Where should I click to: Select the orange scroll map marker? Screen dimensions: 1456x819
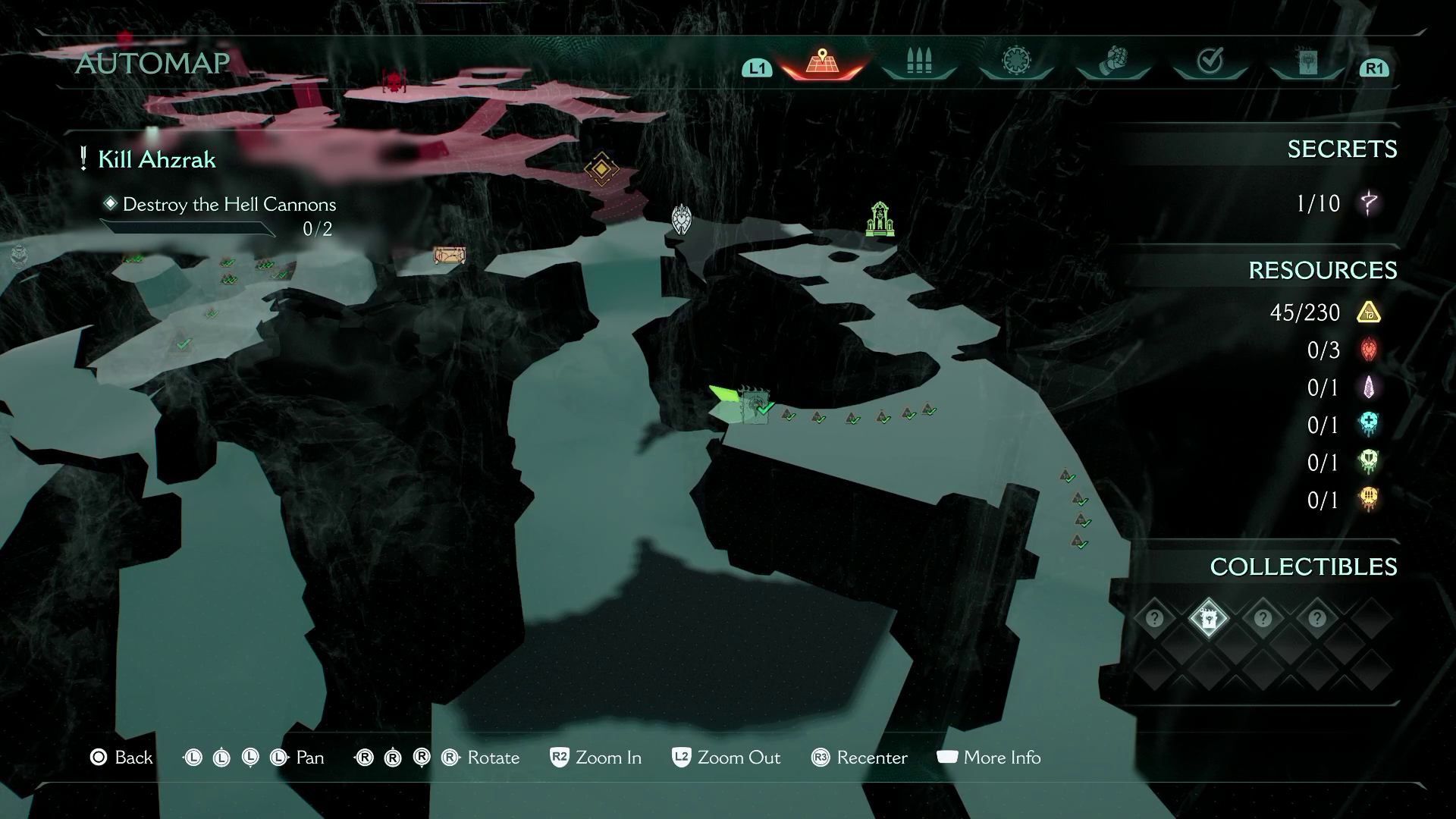(449, 256)
